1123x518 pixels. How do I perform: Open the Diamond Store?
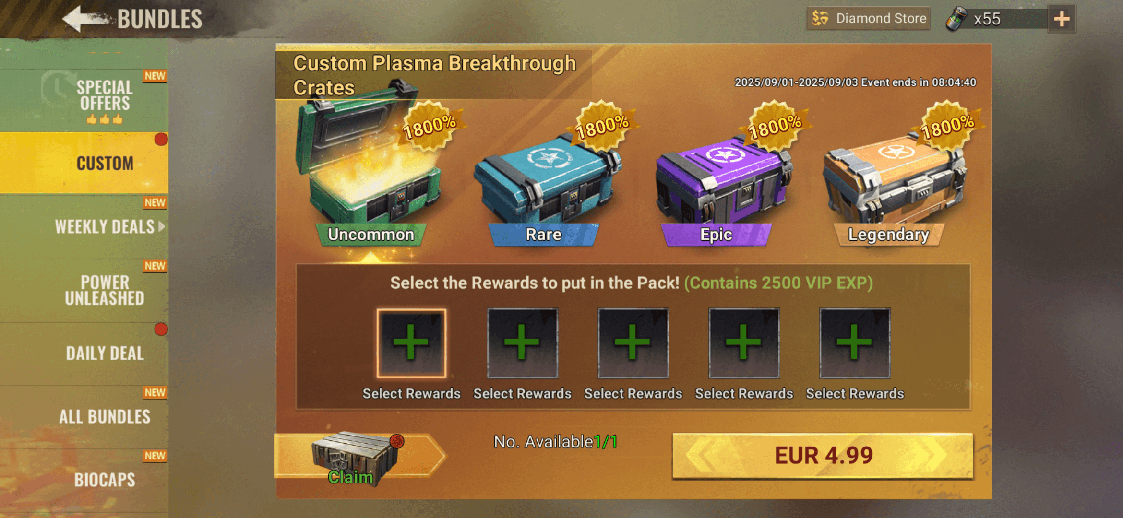click(x=868, y=18)
